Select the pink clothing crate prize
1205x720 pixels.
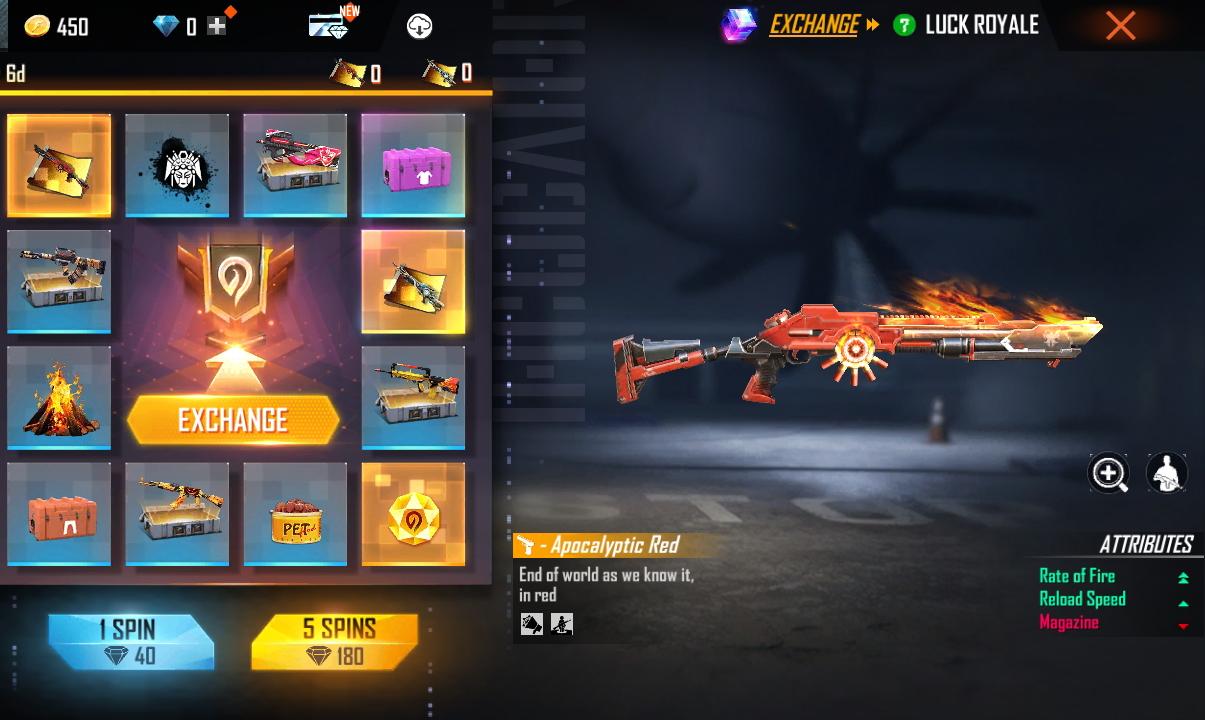[413, 165]
